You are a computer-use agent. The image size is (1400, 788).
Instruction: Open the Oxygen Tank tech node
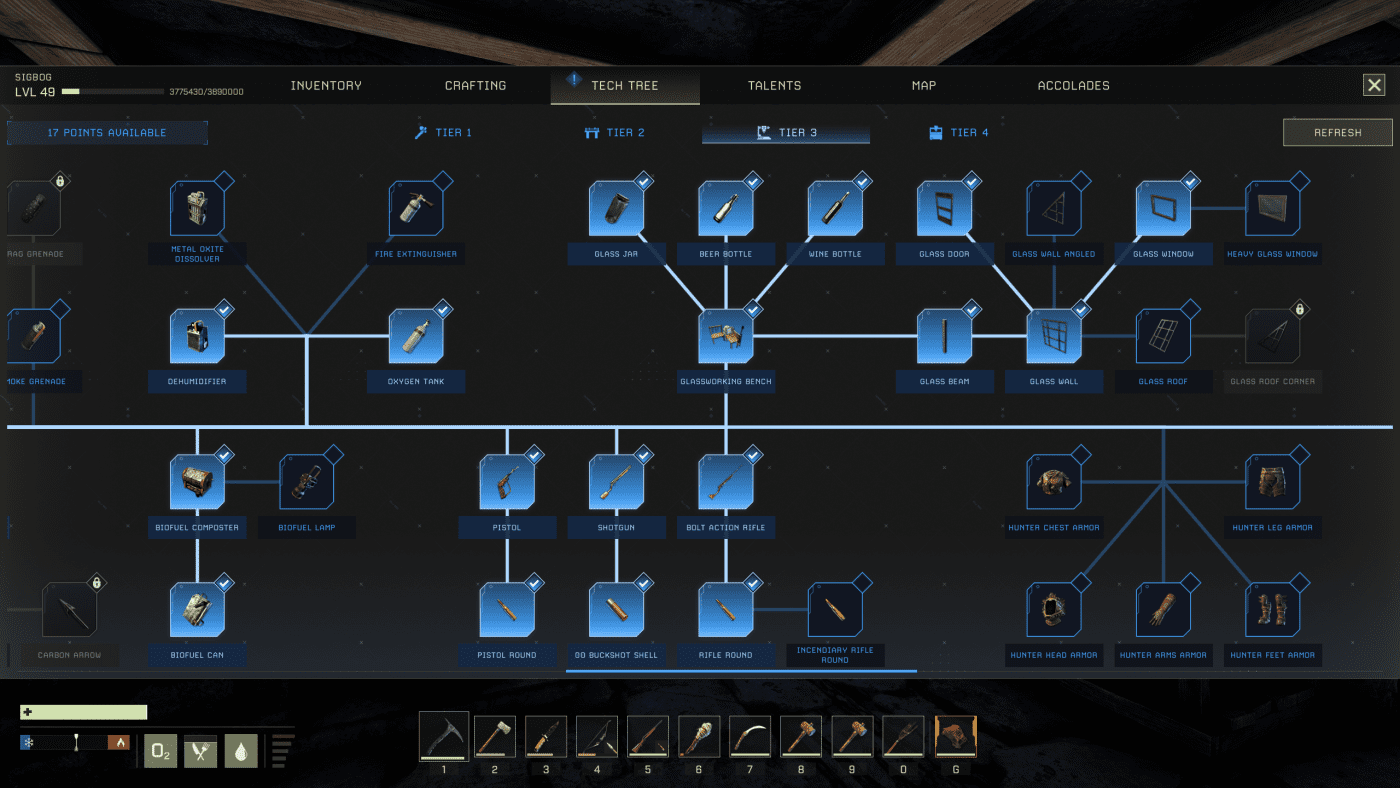pos(416,336)
